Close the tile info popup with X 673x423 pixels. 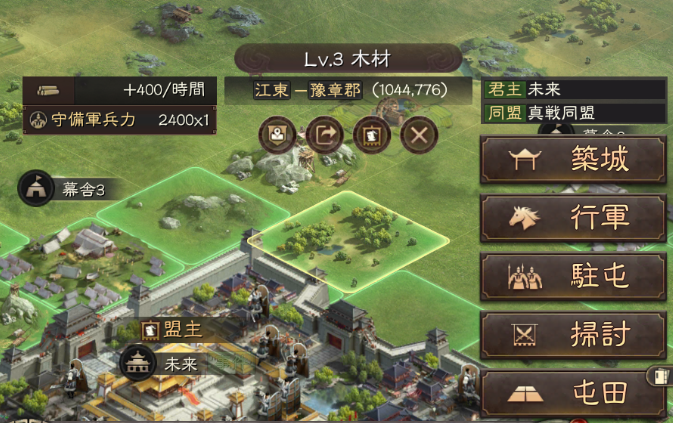[x=420, y=135]
